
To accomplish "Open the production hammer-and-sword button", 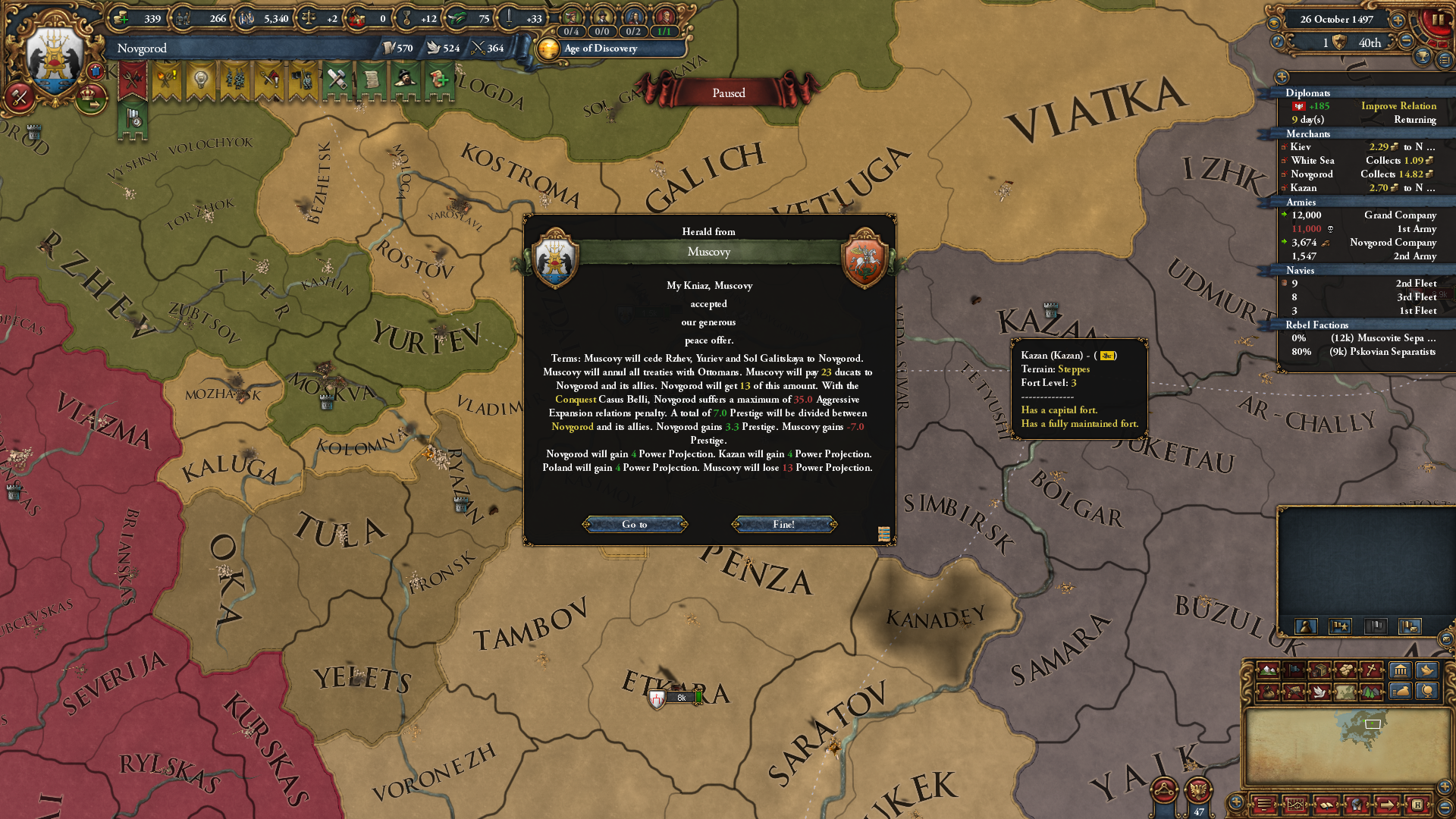I will (x=20, y=97).
